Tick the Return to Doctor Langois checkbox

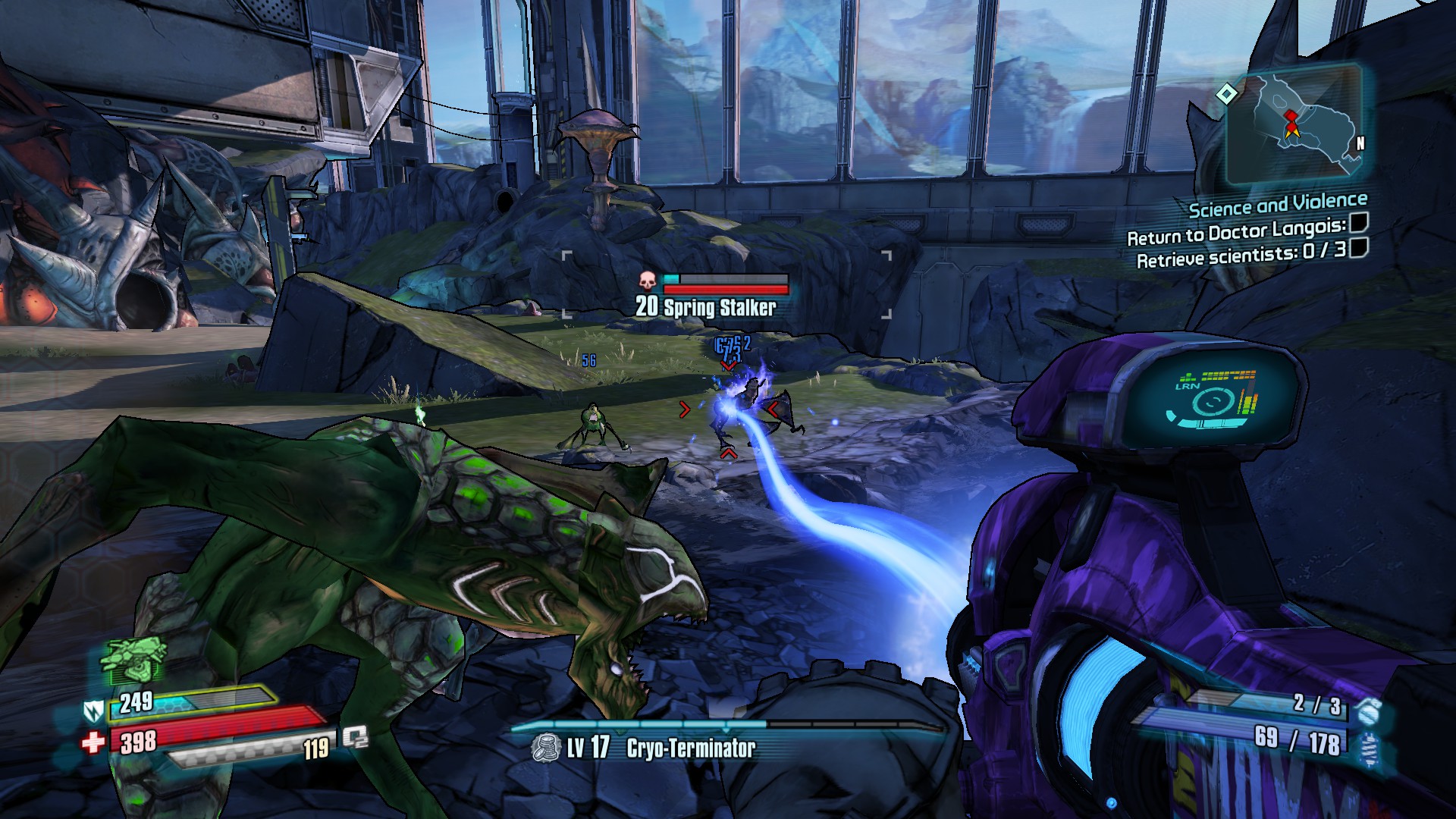click(1358, 223)
